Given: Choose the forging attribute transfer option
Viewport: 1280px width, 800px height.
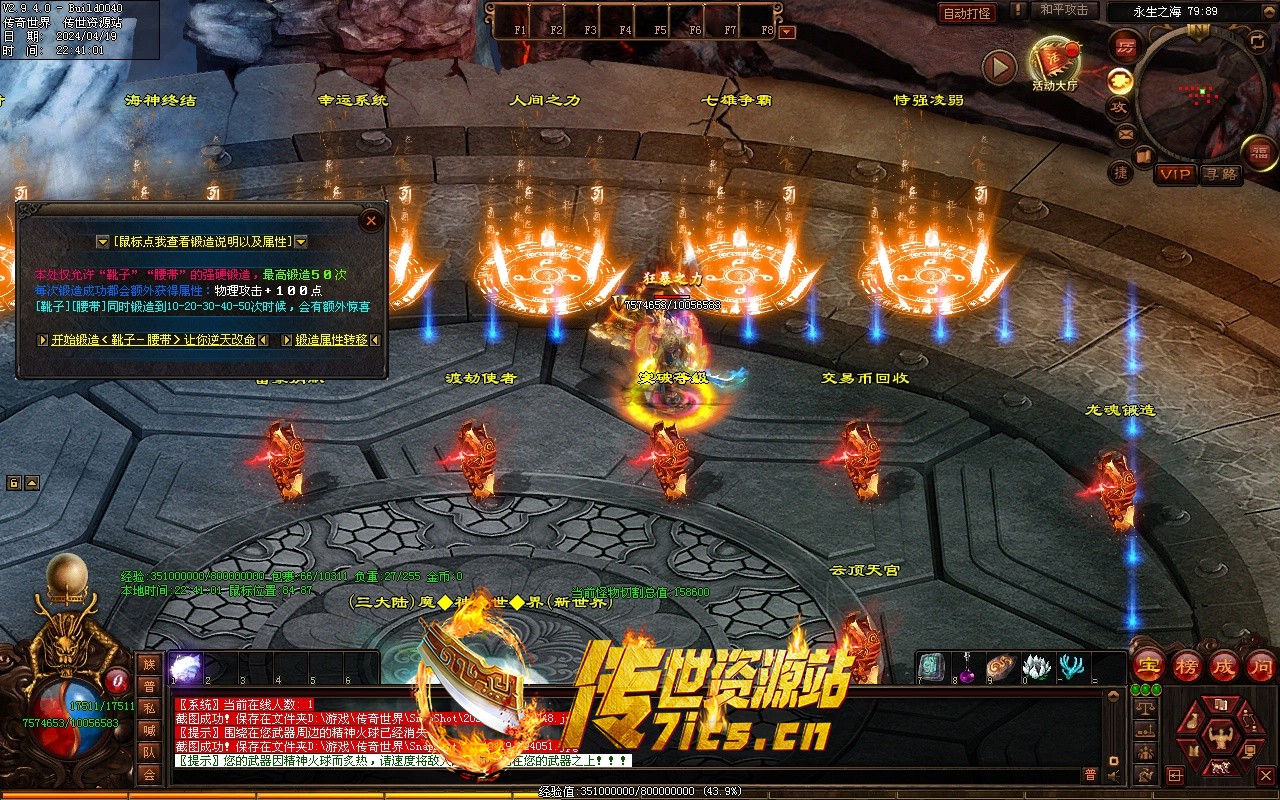Looking at the screenshot, I should tap(331, 340).
